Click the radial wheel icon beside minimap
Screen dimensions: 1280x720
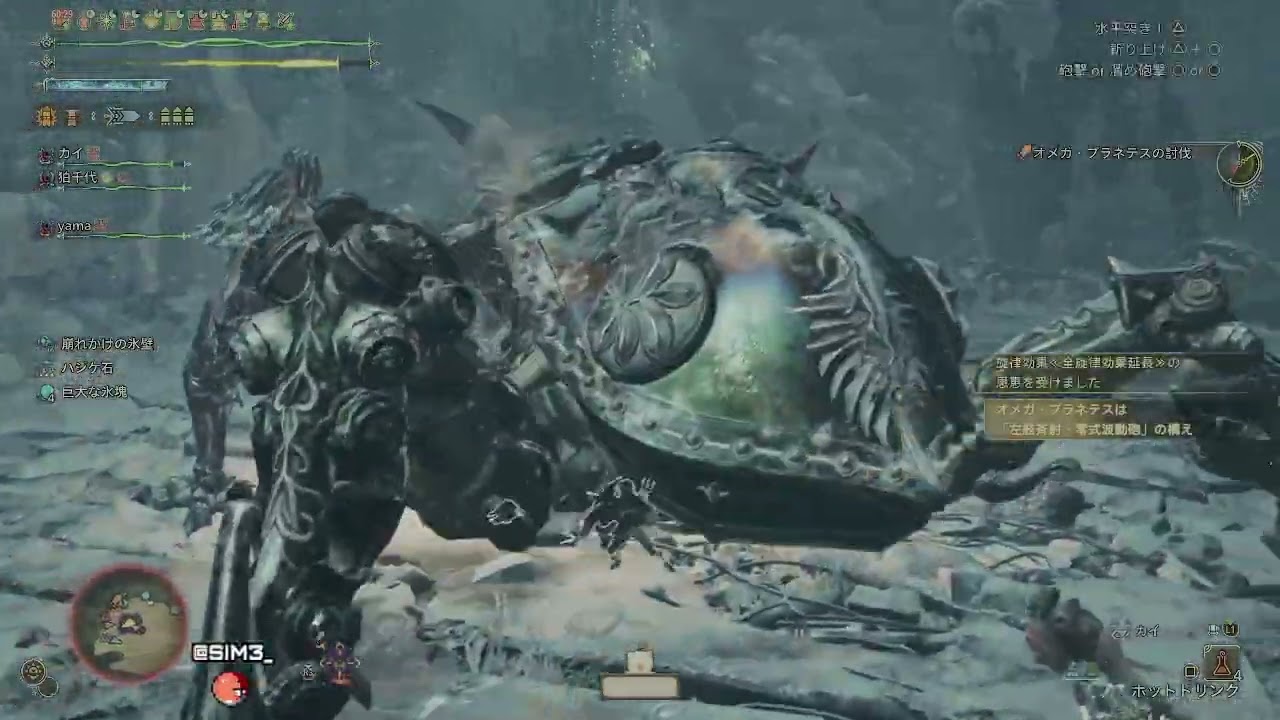coord(35,670)
